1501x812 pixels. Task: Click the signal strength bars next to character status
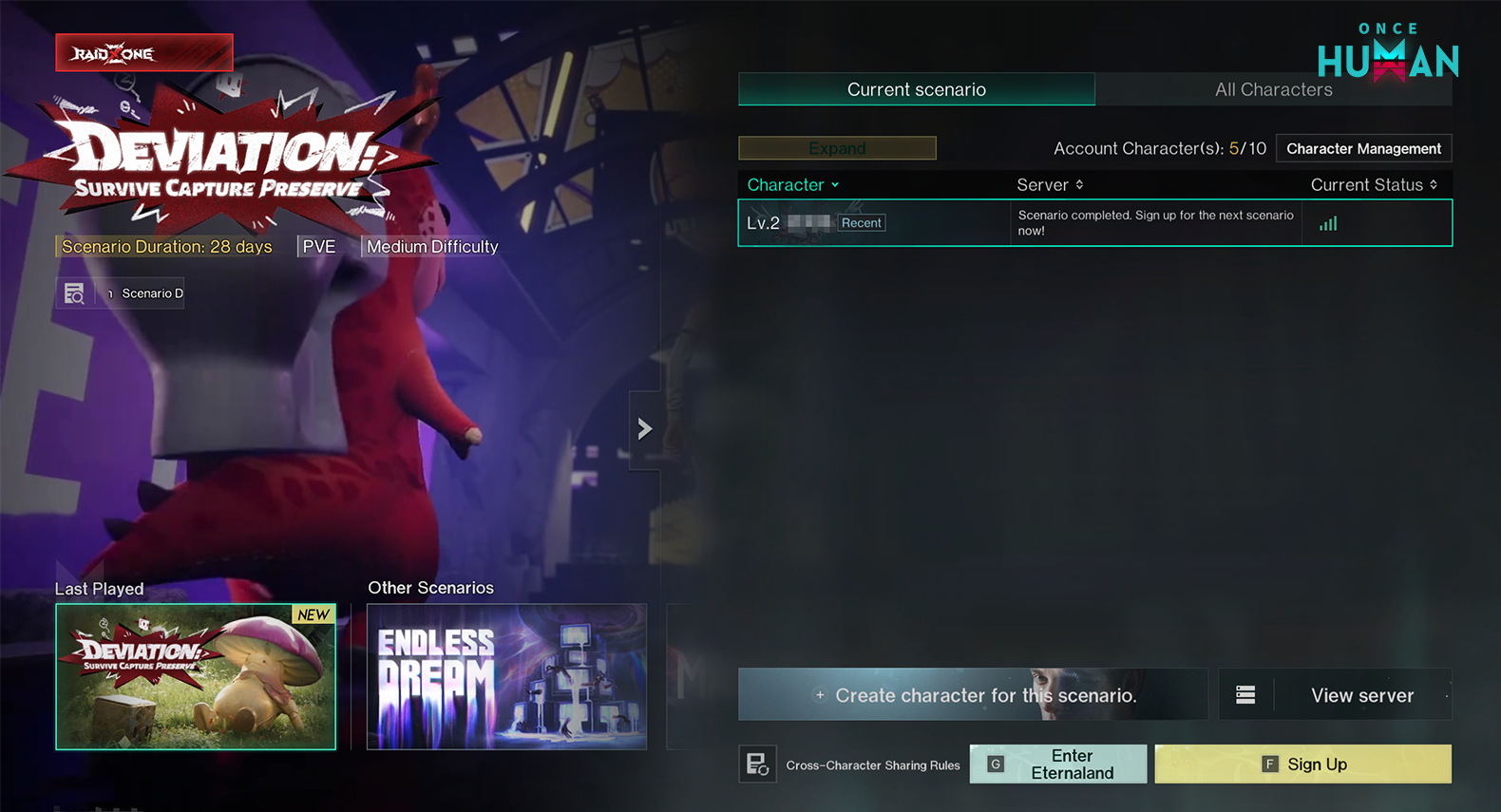(x=1327, y=222)
